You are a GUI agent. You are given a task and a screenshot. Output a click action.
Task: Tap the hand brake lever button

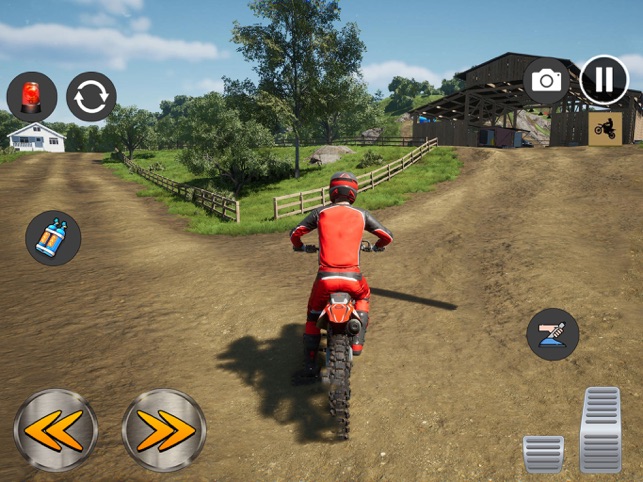click(x=553, y=334)
